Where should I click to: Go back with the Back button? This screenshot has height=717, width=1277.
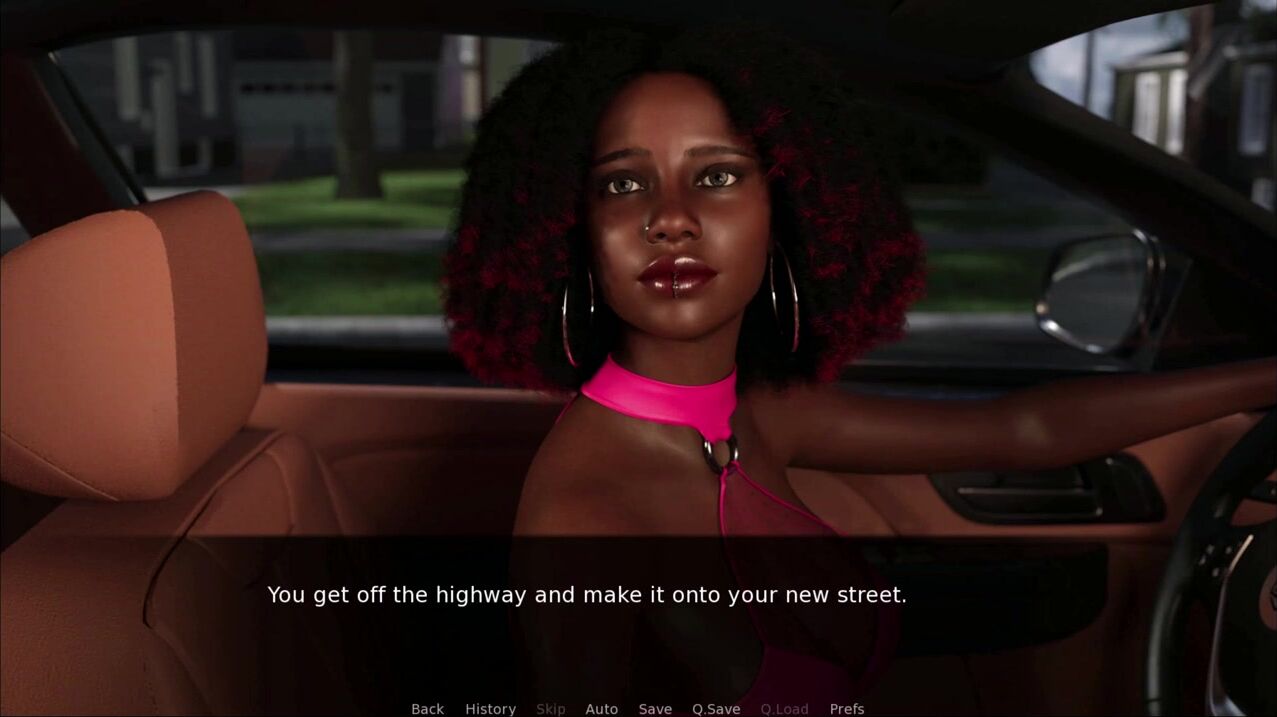(x=427, y=709)
